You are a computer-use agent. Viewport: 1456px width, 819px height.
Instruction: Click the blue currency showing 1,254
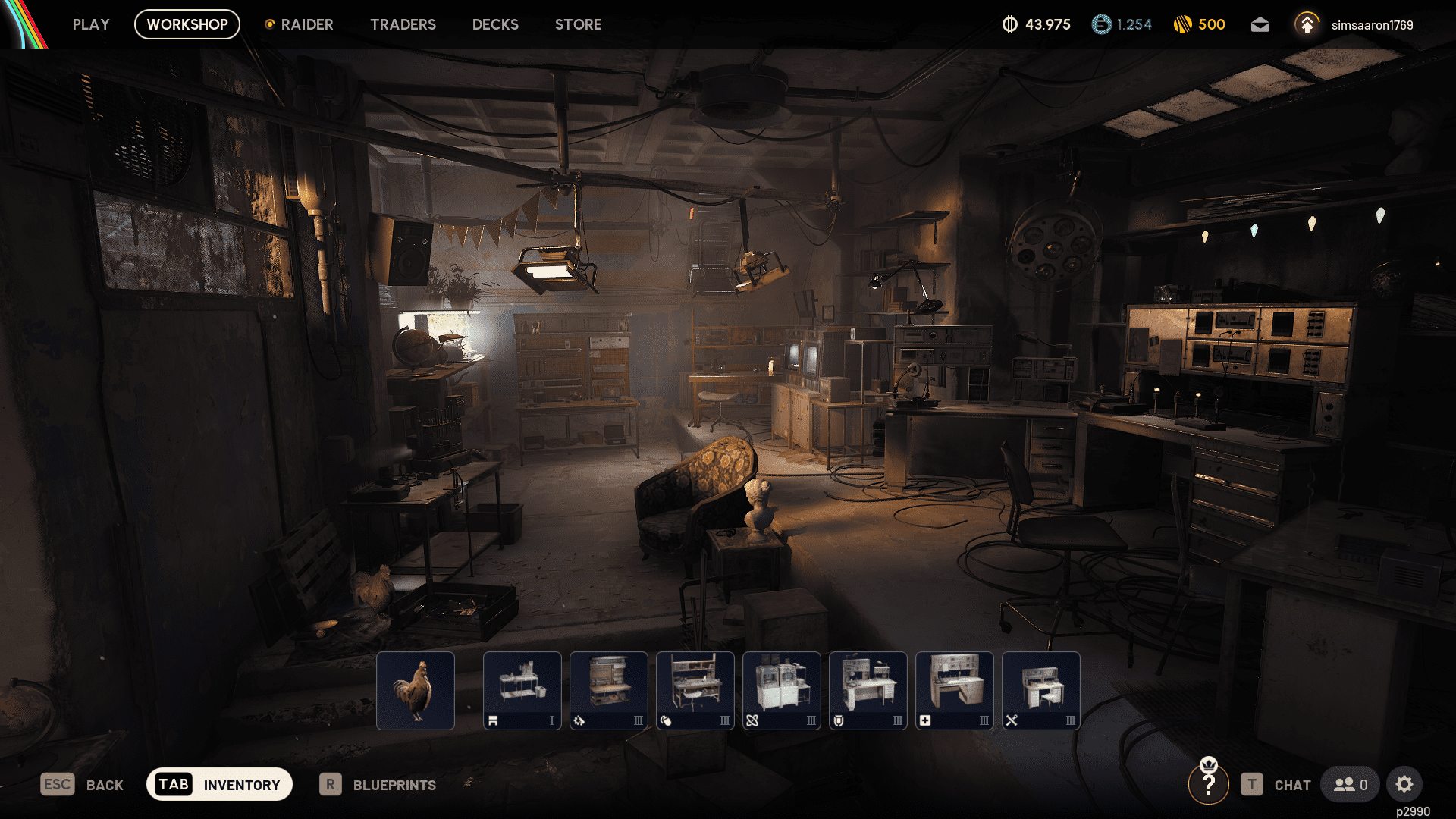tap(1121, 24)
